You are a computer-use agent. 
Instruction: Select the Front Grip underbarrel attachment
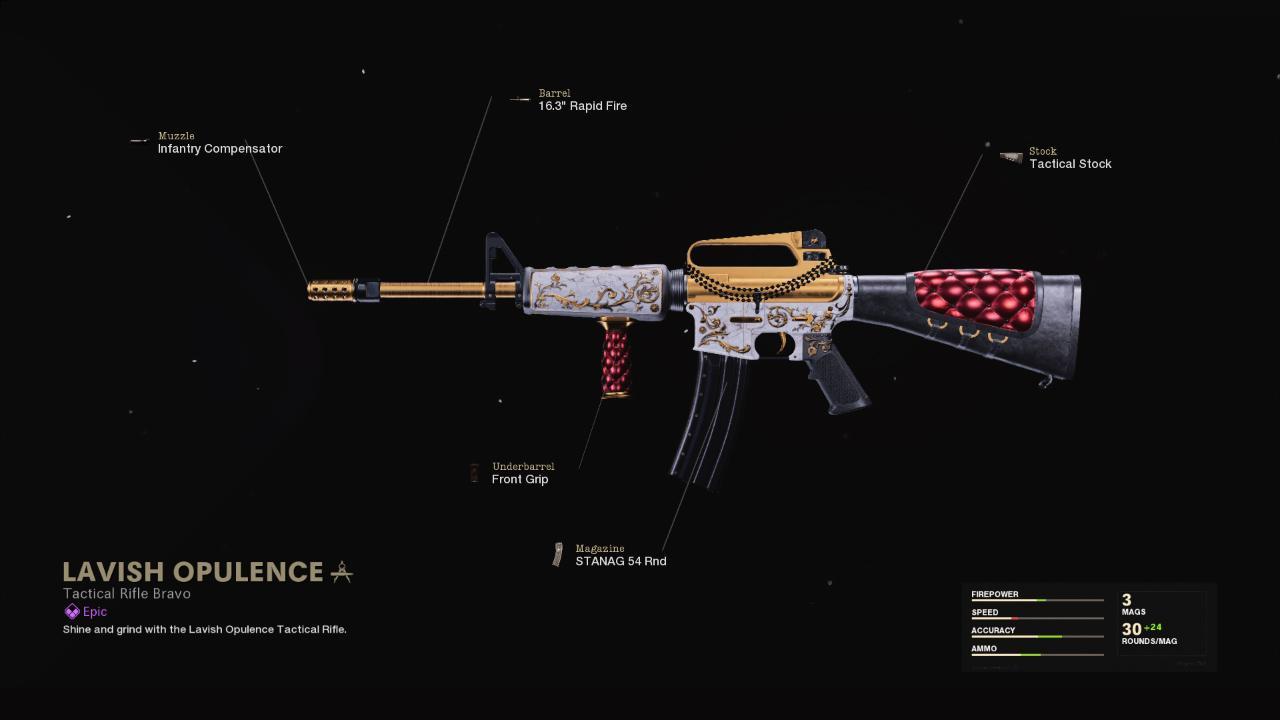(x=519, y=479)
